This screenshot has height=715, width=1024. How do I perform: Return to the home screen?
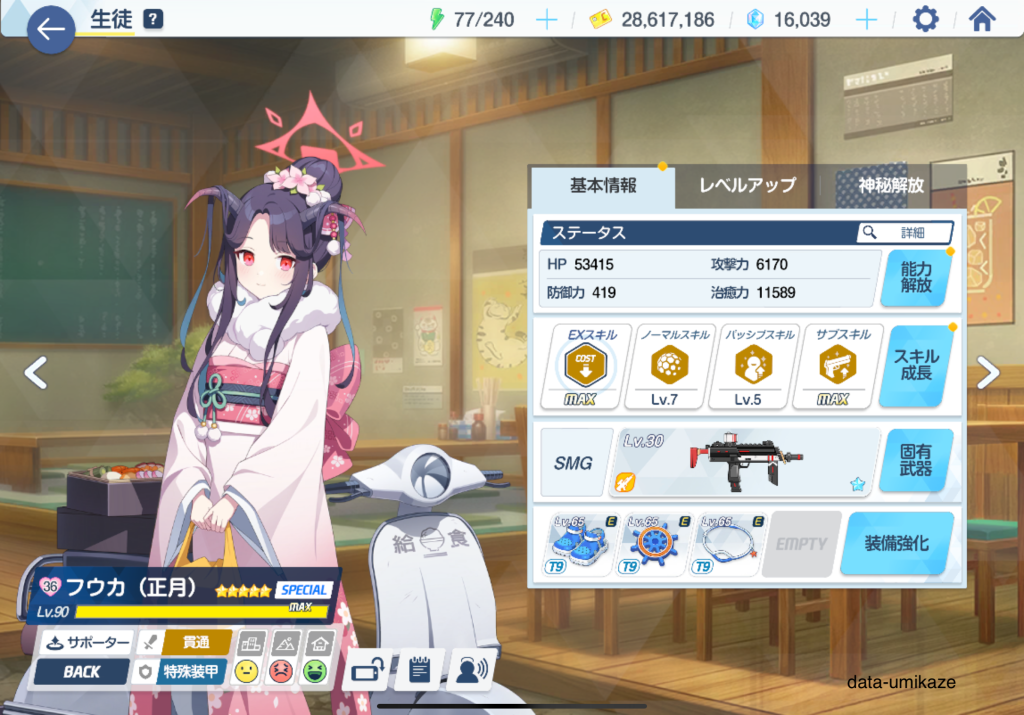click(x=983, y=19)
